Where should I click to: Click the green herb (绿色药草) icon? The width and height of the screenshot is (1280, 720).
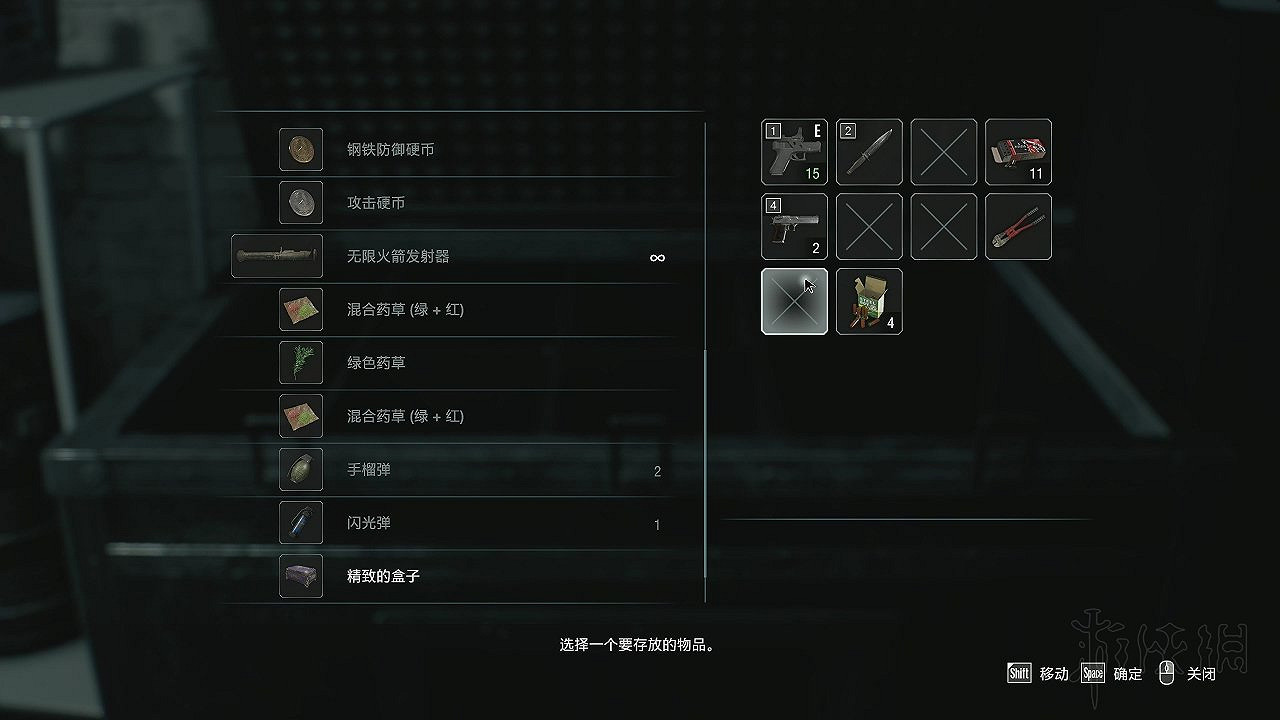pos(301,363)
